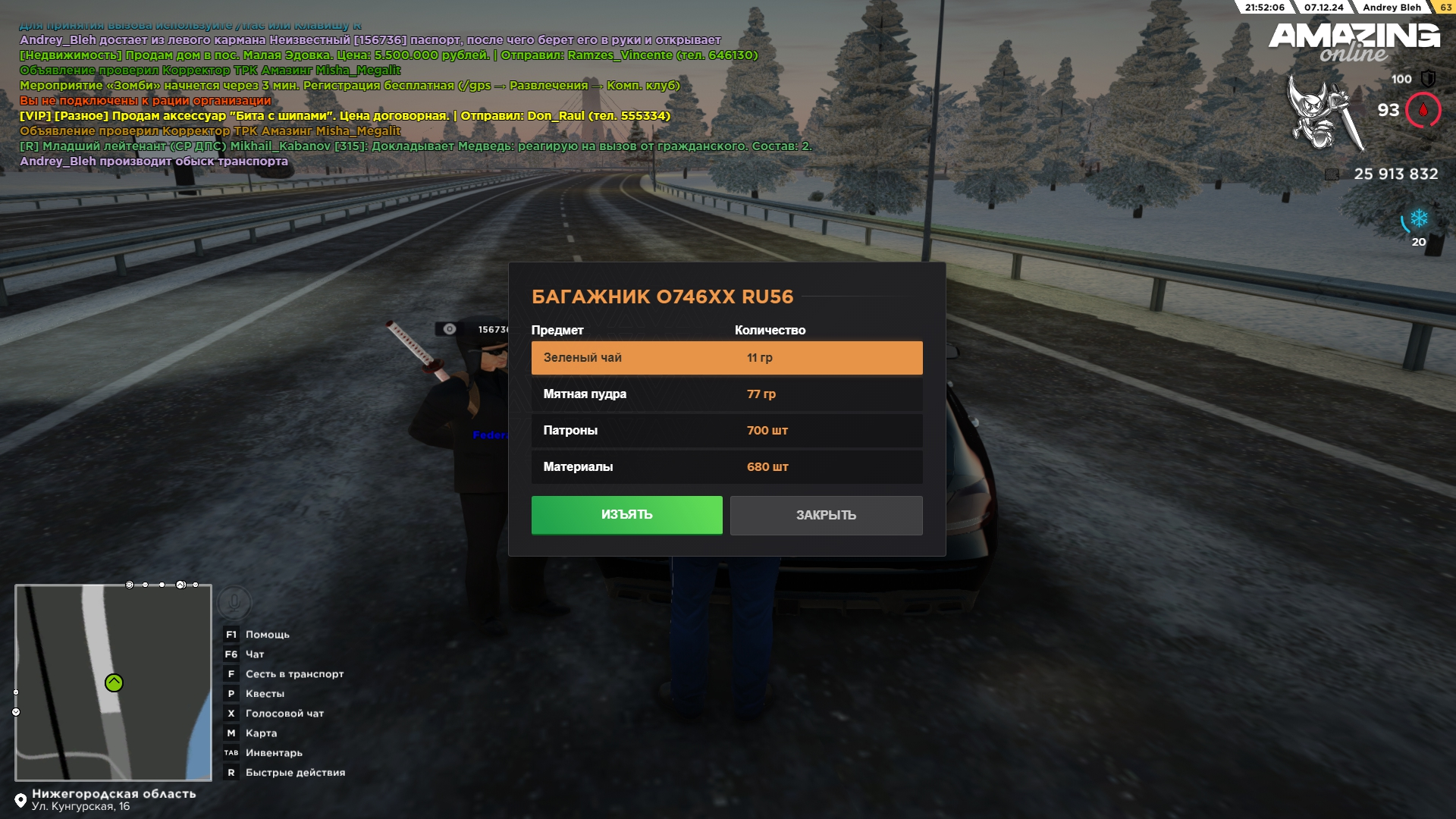This screenshot has height=819, width=1456.
Task: Confirm seizure with the green ИЗЪЯТЬ button
Action: 626,515
